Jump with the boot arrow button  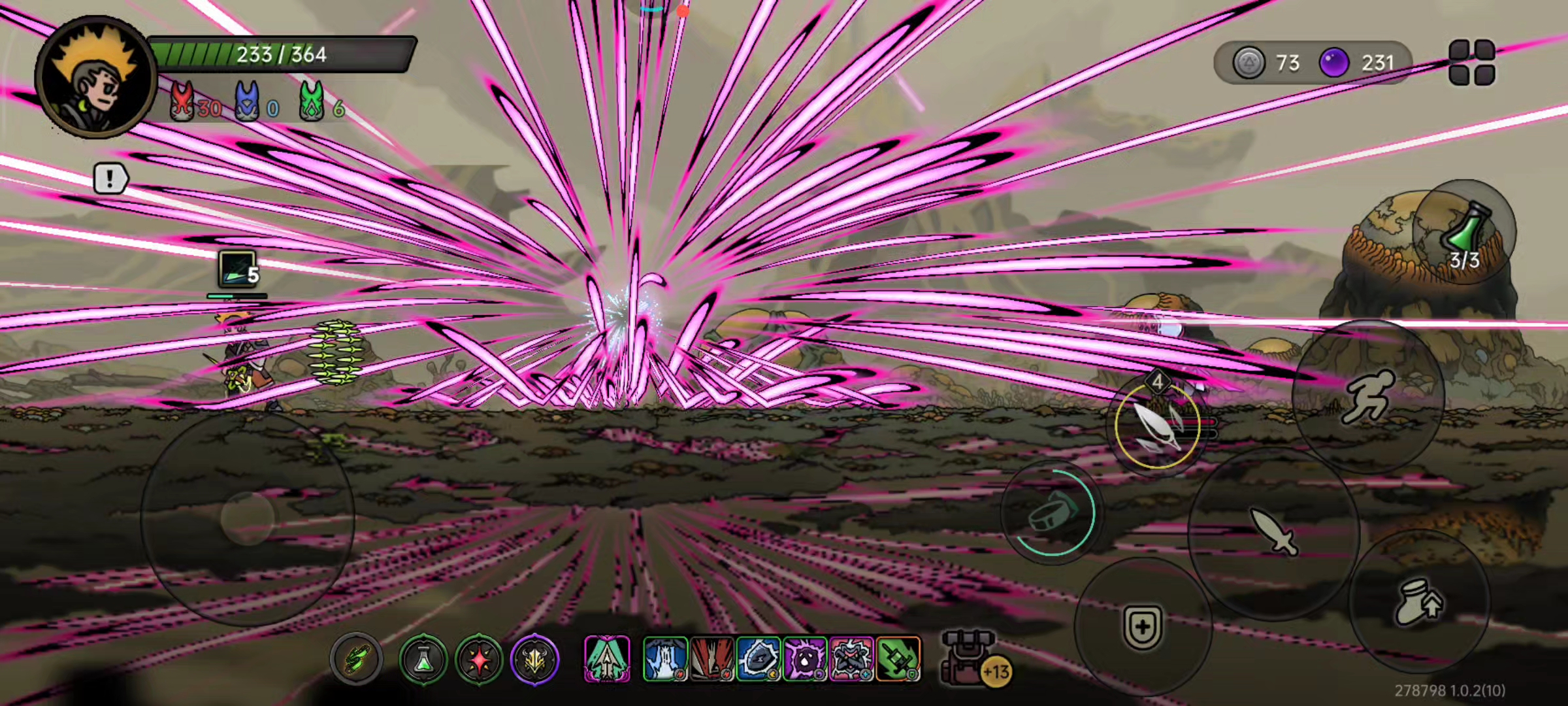click(1418, 601)
